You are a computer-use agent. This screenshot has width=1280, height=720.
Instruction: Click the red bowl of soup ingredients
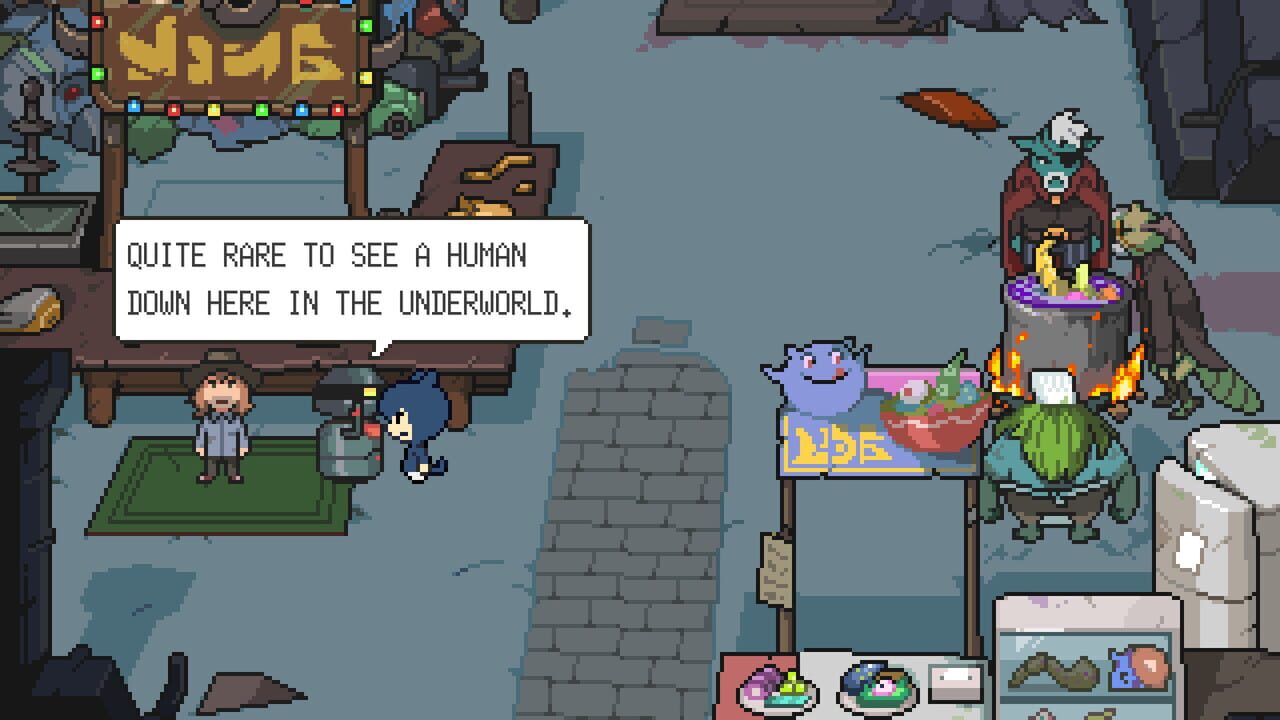935,410
